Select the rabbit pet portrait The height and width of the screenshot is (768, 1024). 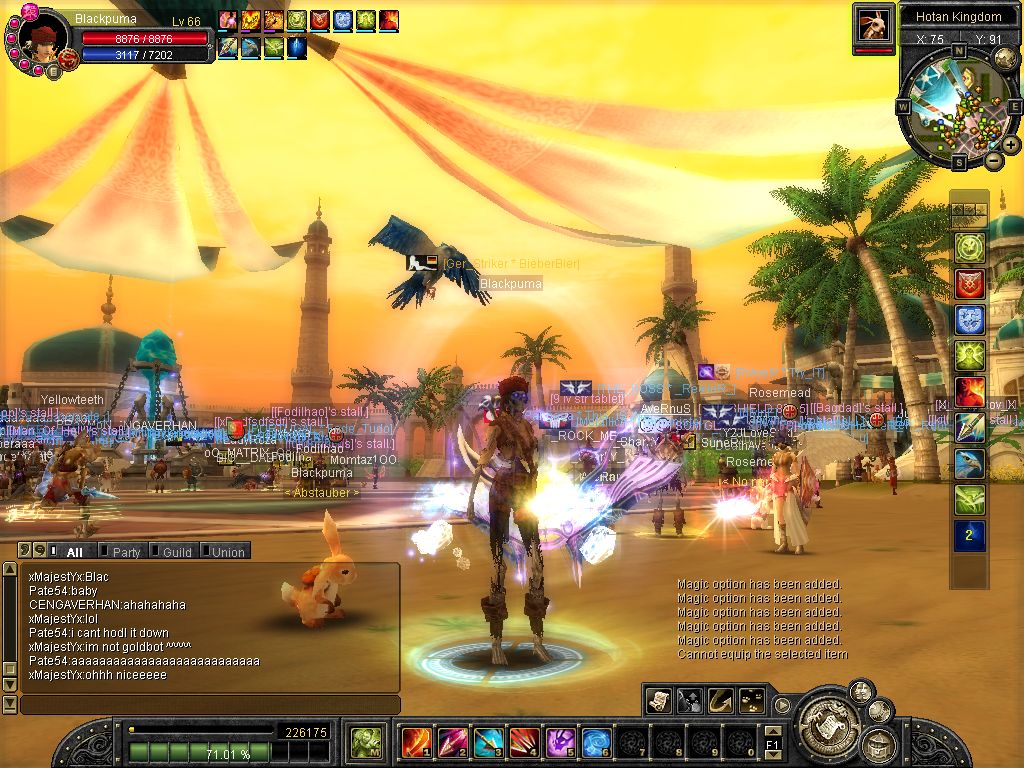coord(873,24)
